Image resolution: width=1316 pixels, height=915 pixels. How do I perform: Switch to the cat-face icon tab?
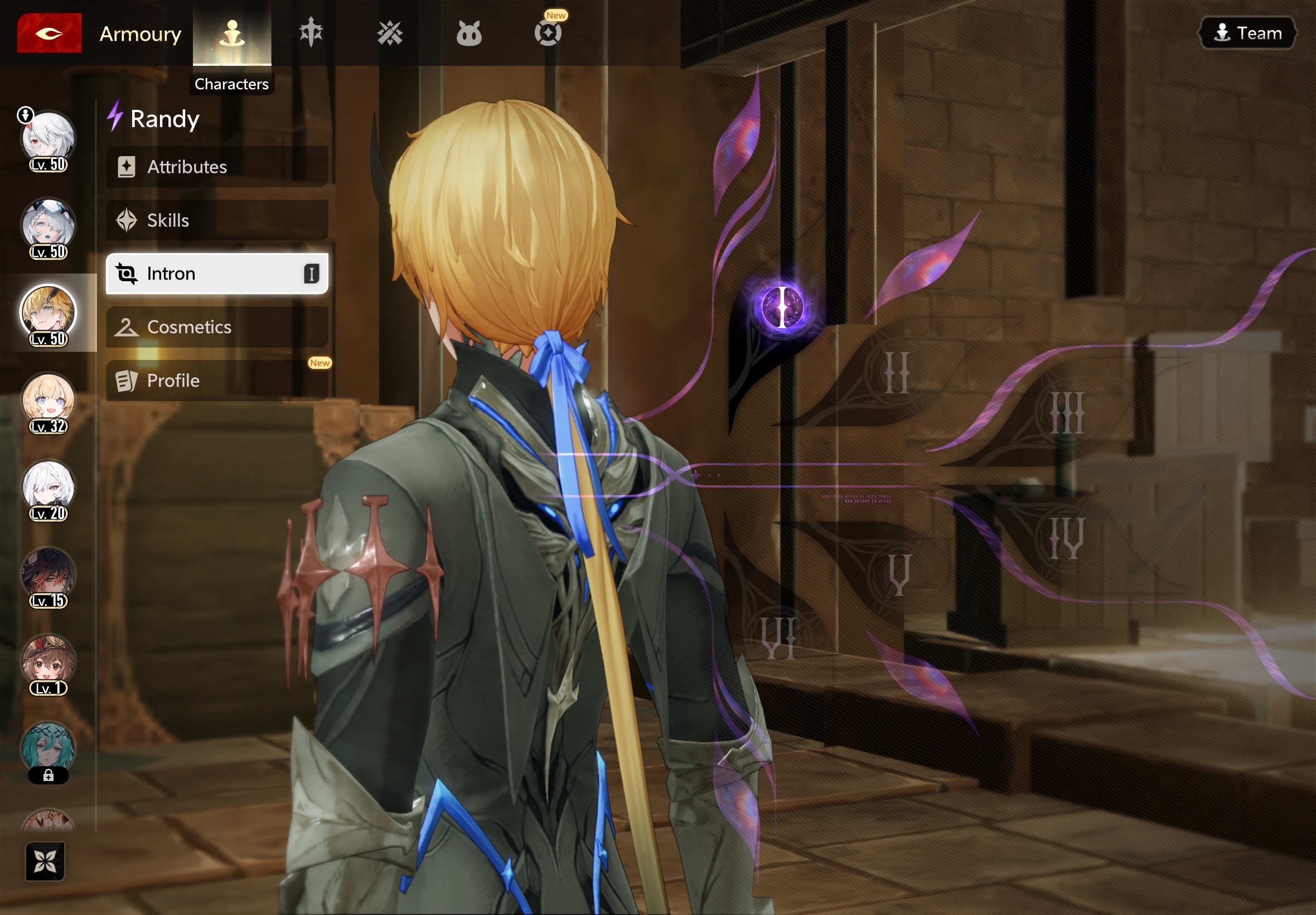[x=468, y=33]
